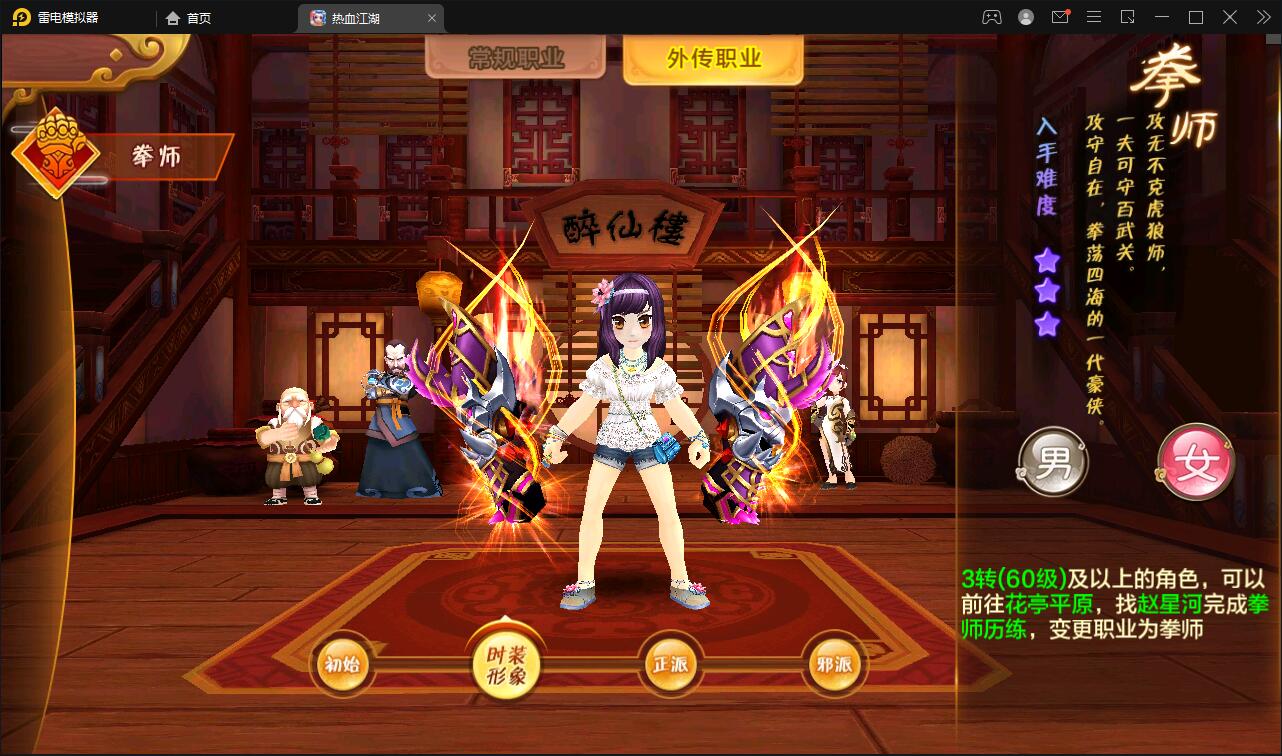Click the 初始 initial appearance button

(342, 663)
